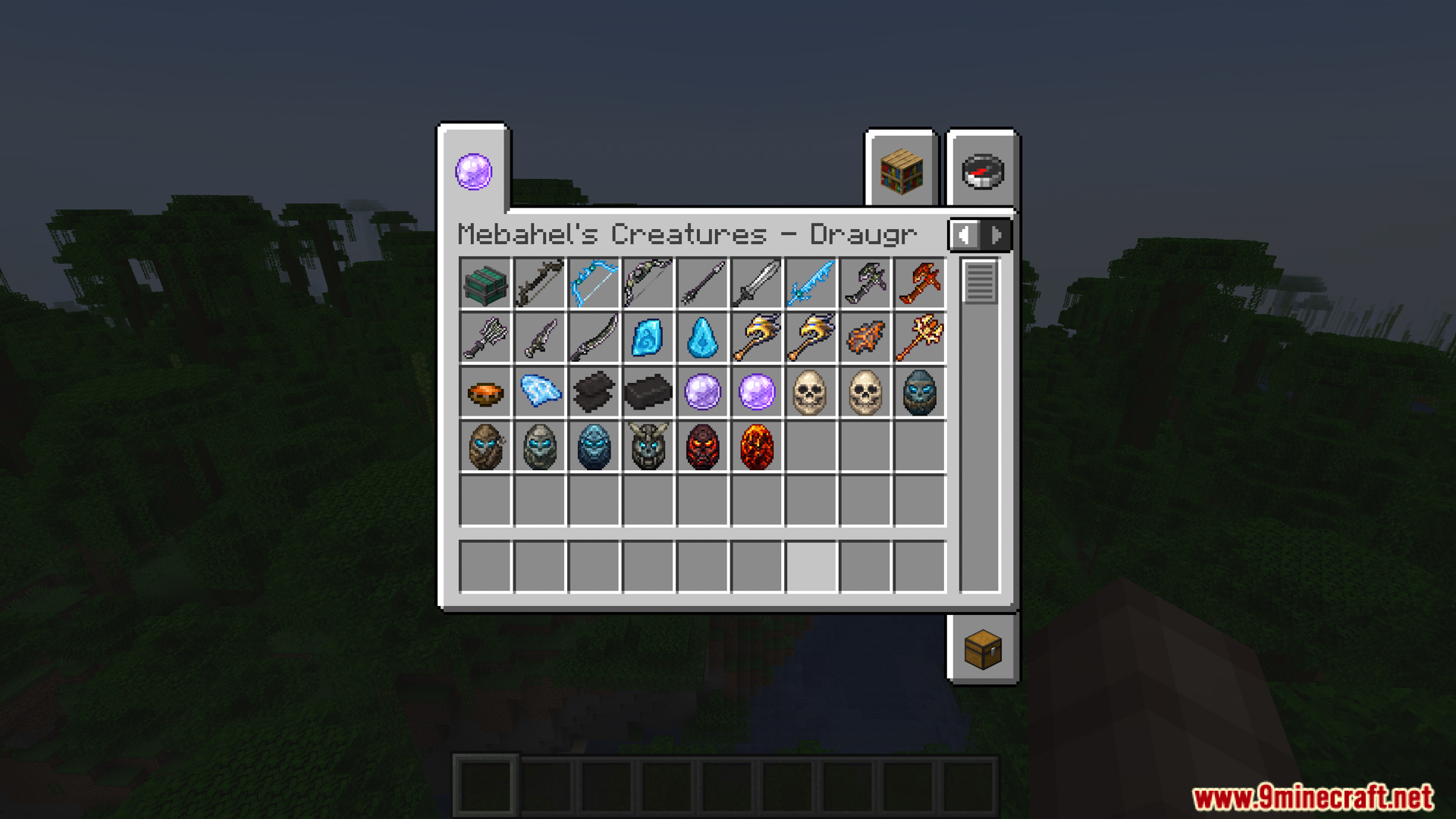Select the fiery orange battleaxe
1456x819 pixels.
918,284
